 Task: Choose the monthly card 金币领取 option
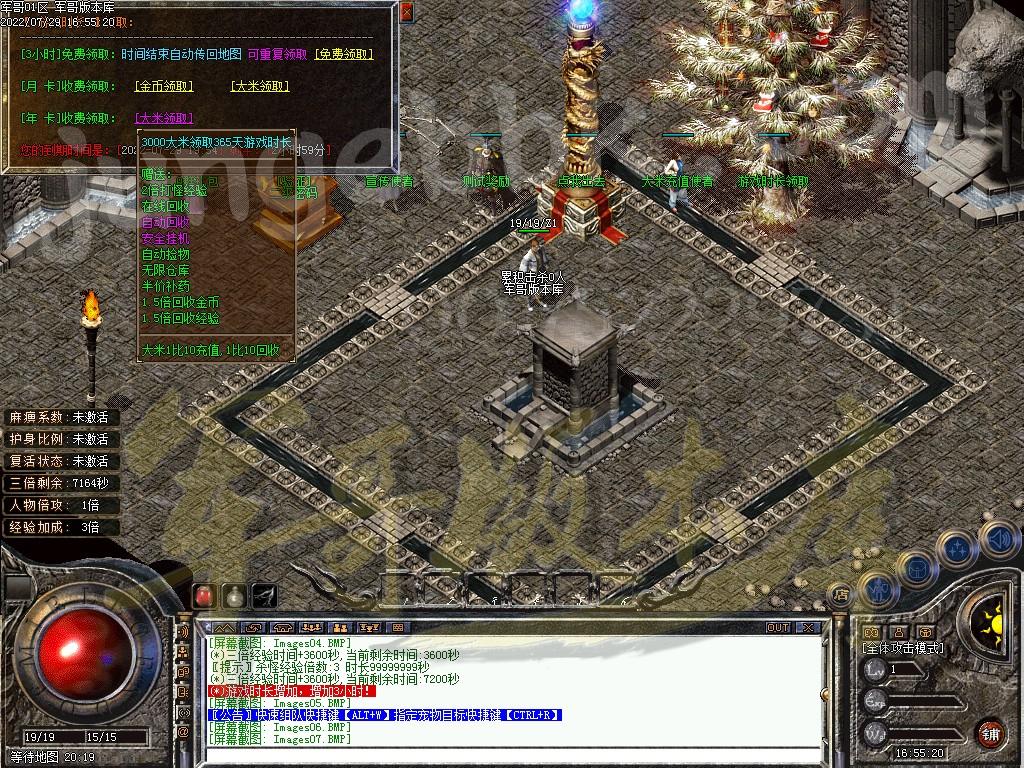163,87
